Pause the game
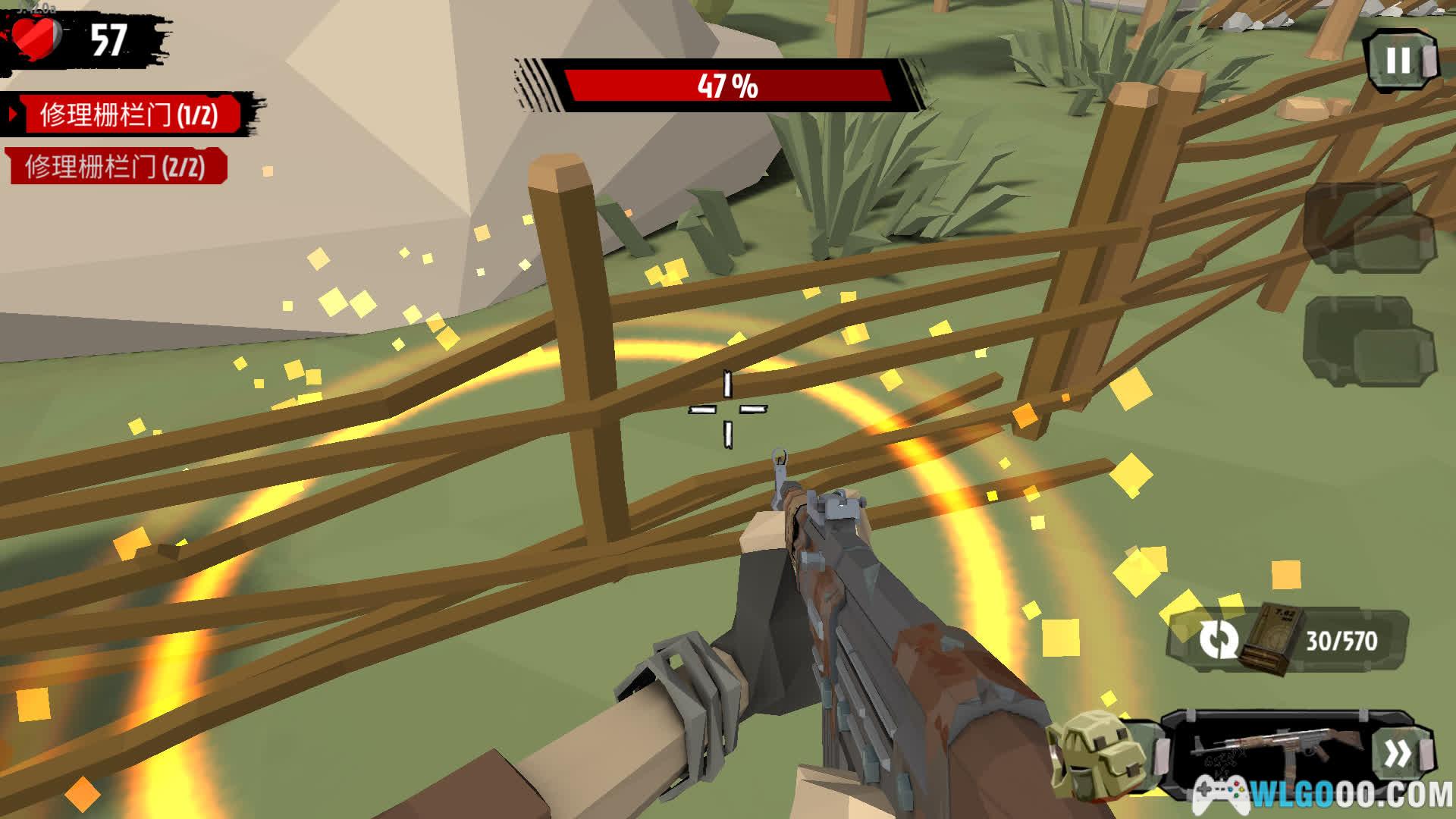 [1400, 61]
